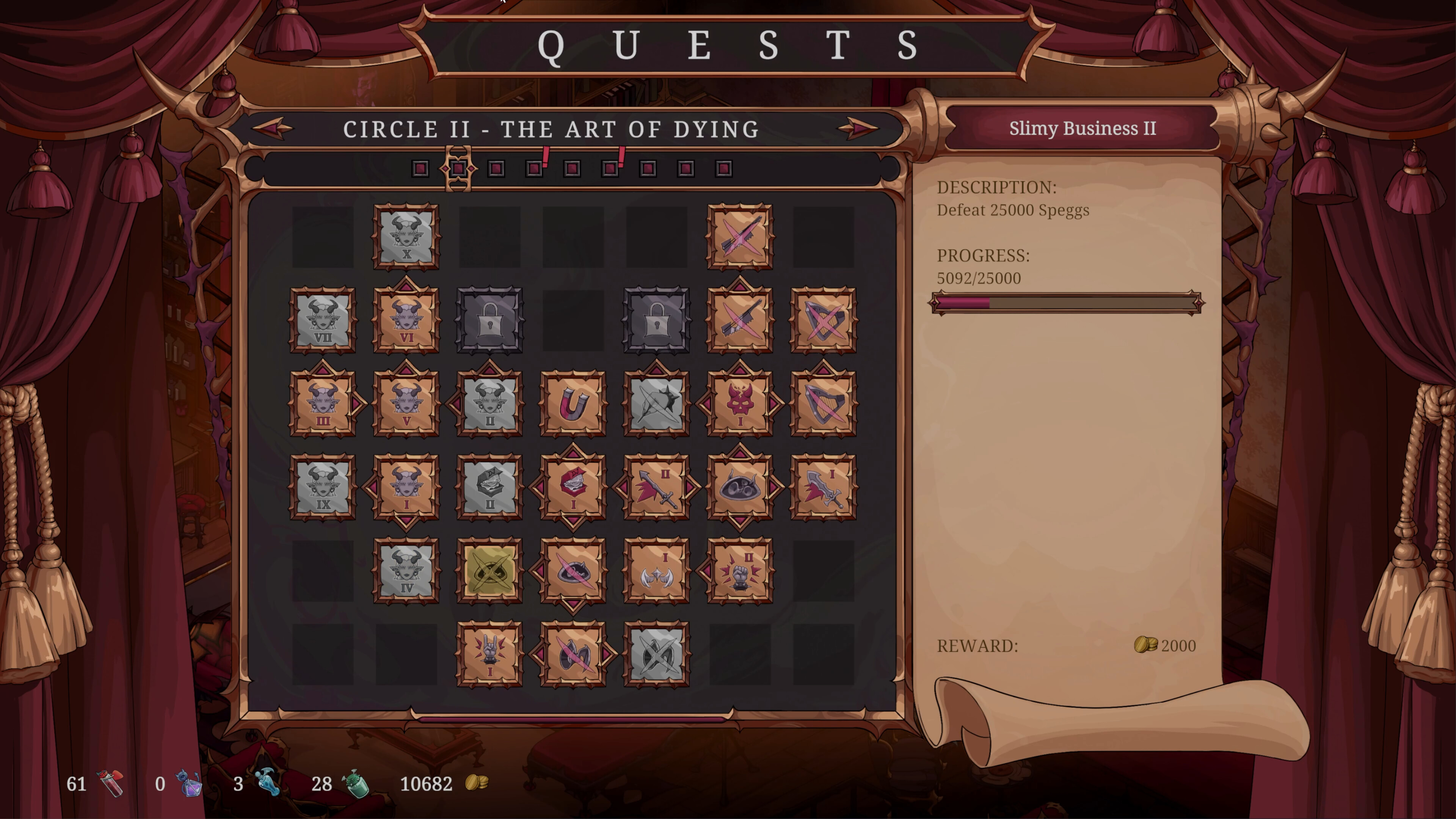Screen dimensions: 1456x819
Task: Open the dark slime blob quest
Action: pos(740,486)
